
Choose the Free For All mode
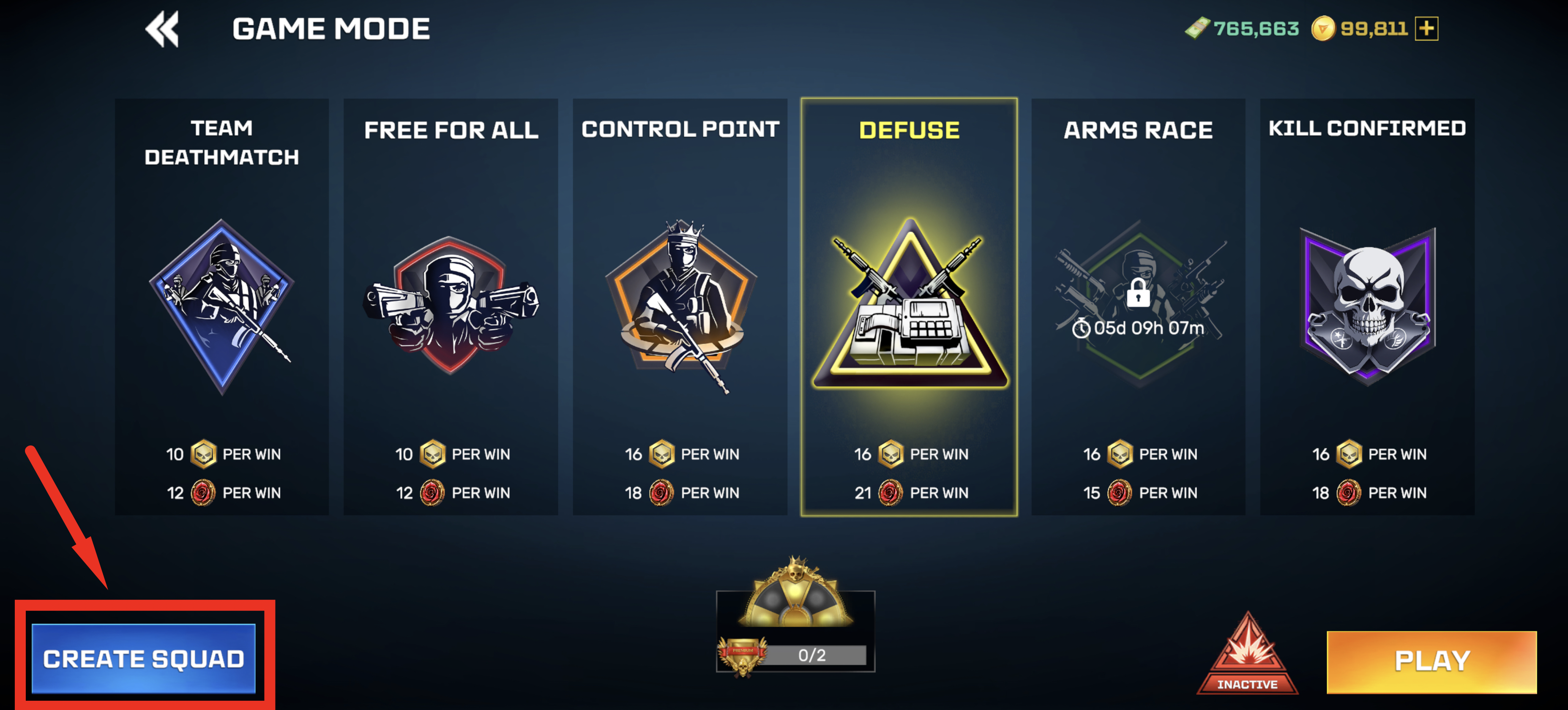[451, 306]
